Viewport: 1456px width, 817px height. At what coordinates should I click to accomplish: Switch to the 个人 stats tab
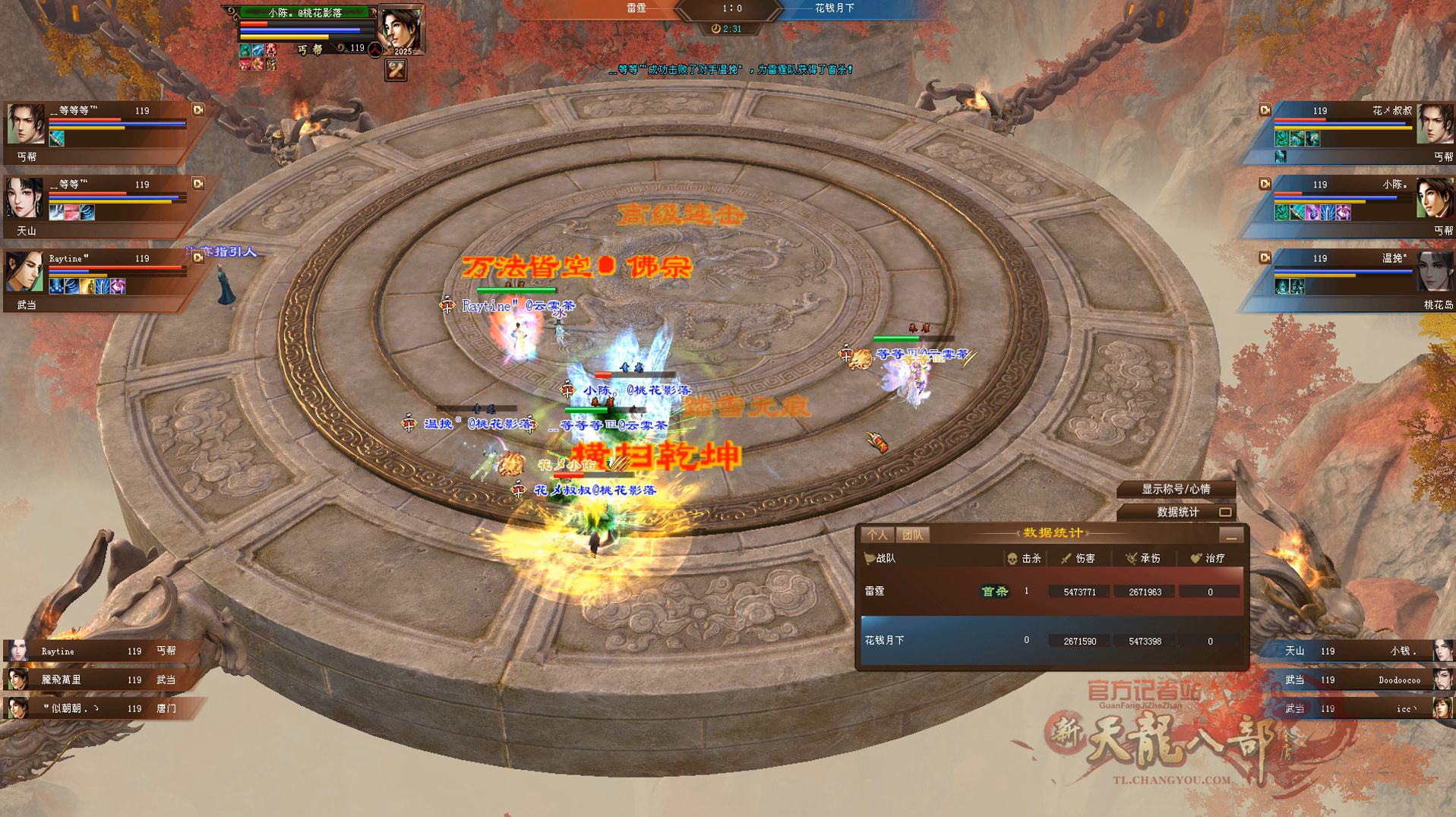[877, 535]
